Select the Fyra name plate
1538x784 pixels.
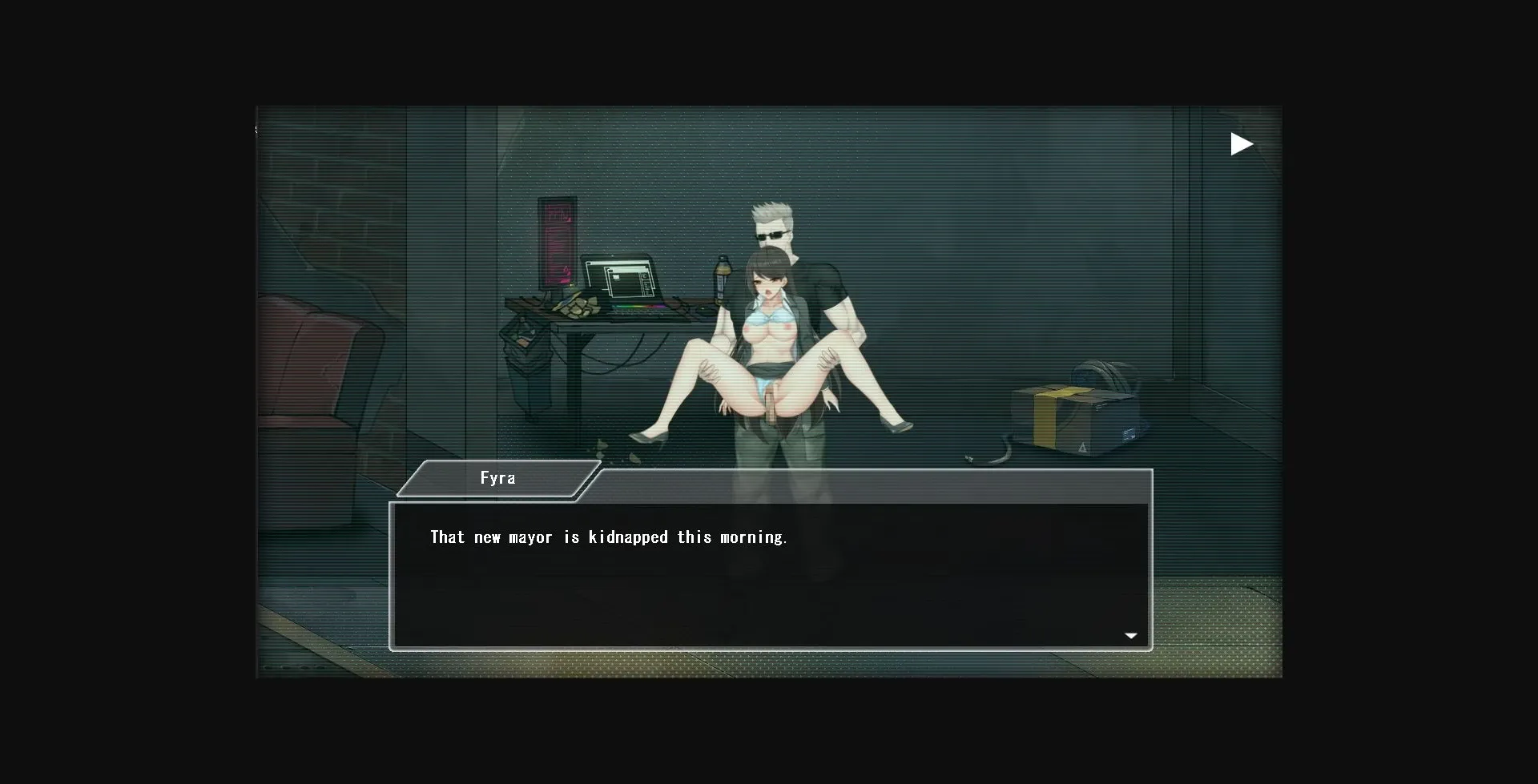tap(498, 477)
